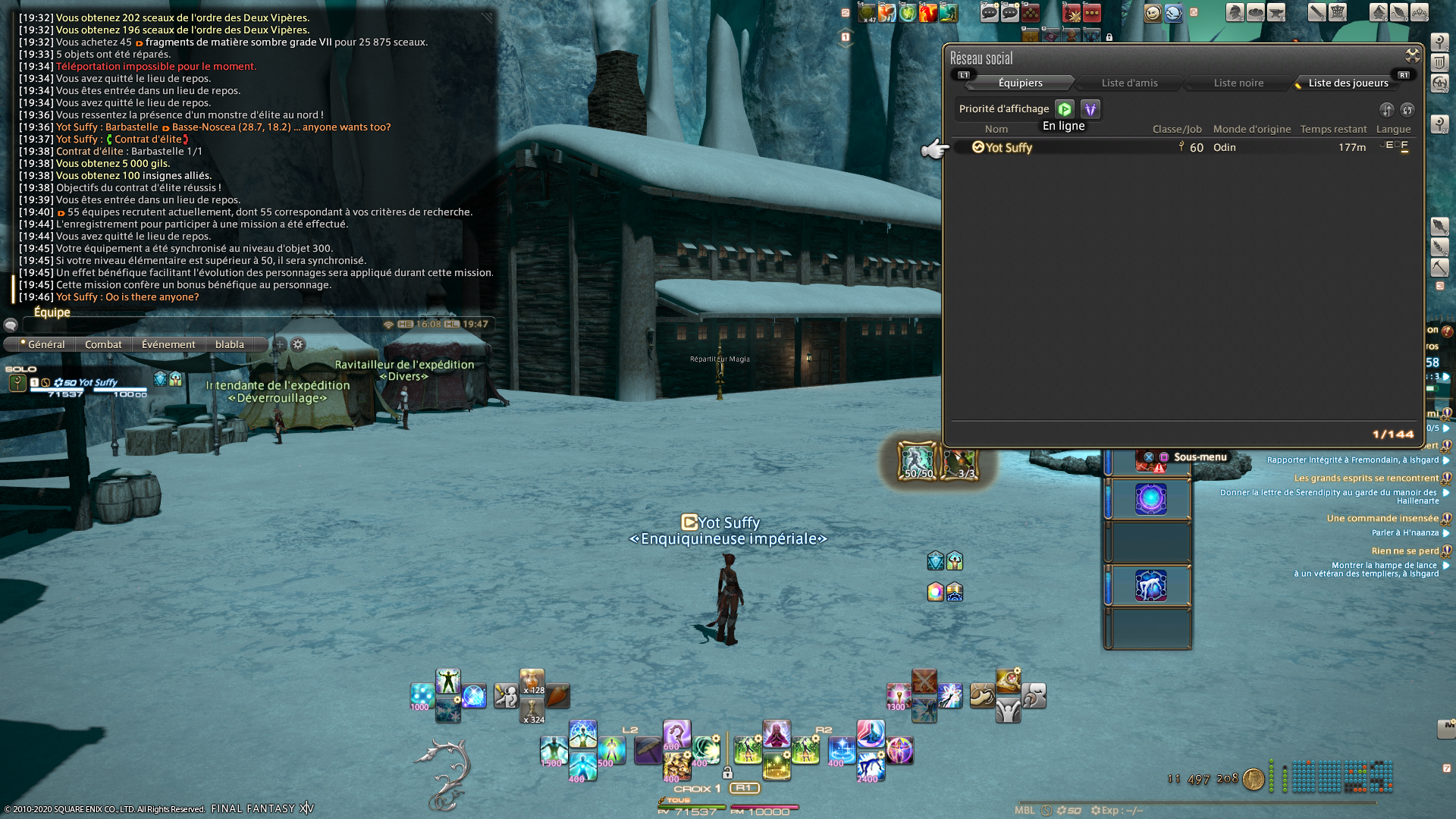Screen dimensions: 1456x819
Task: Show the blabla chat tab
Action: tap(229, 344)
